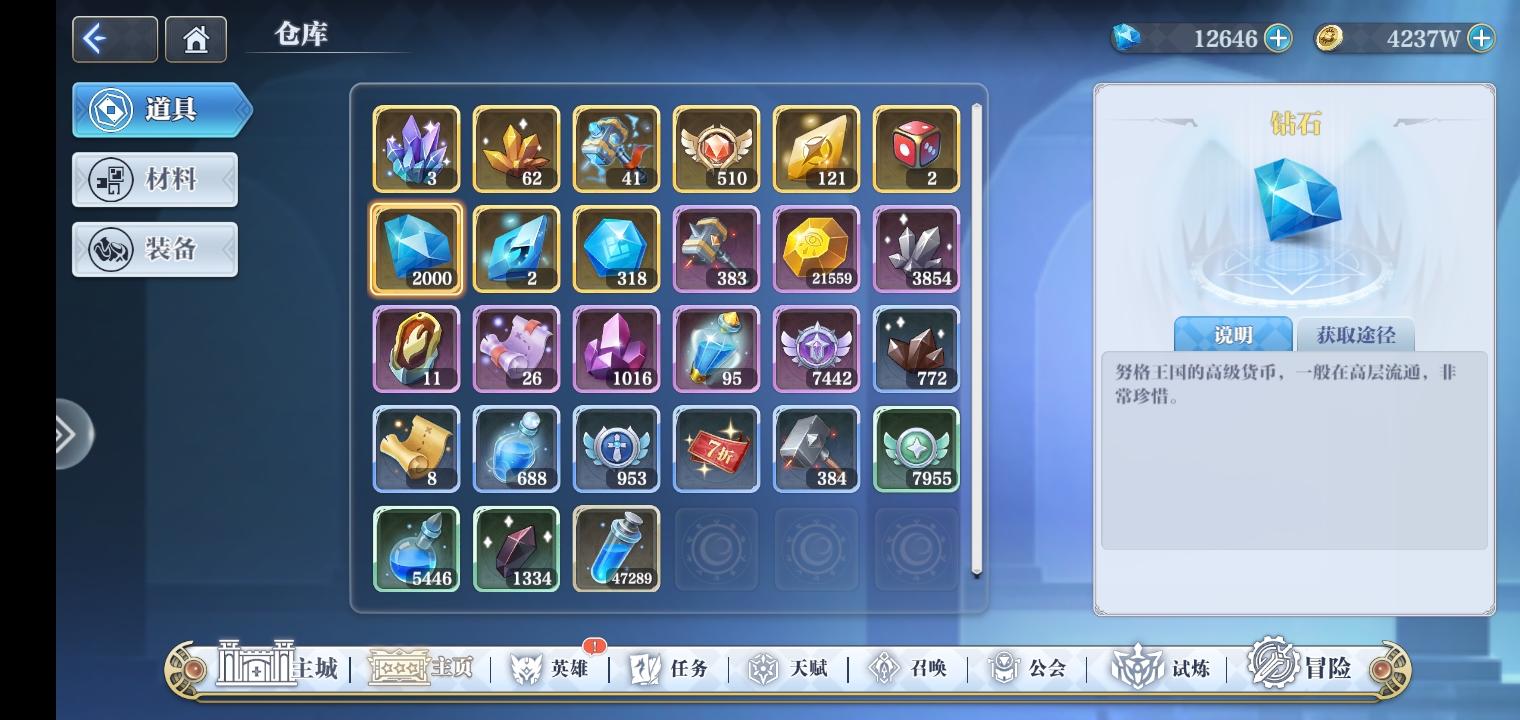Open the gold ingot item with count 21559

coord(816,248)
